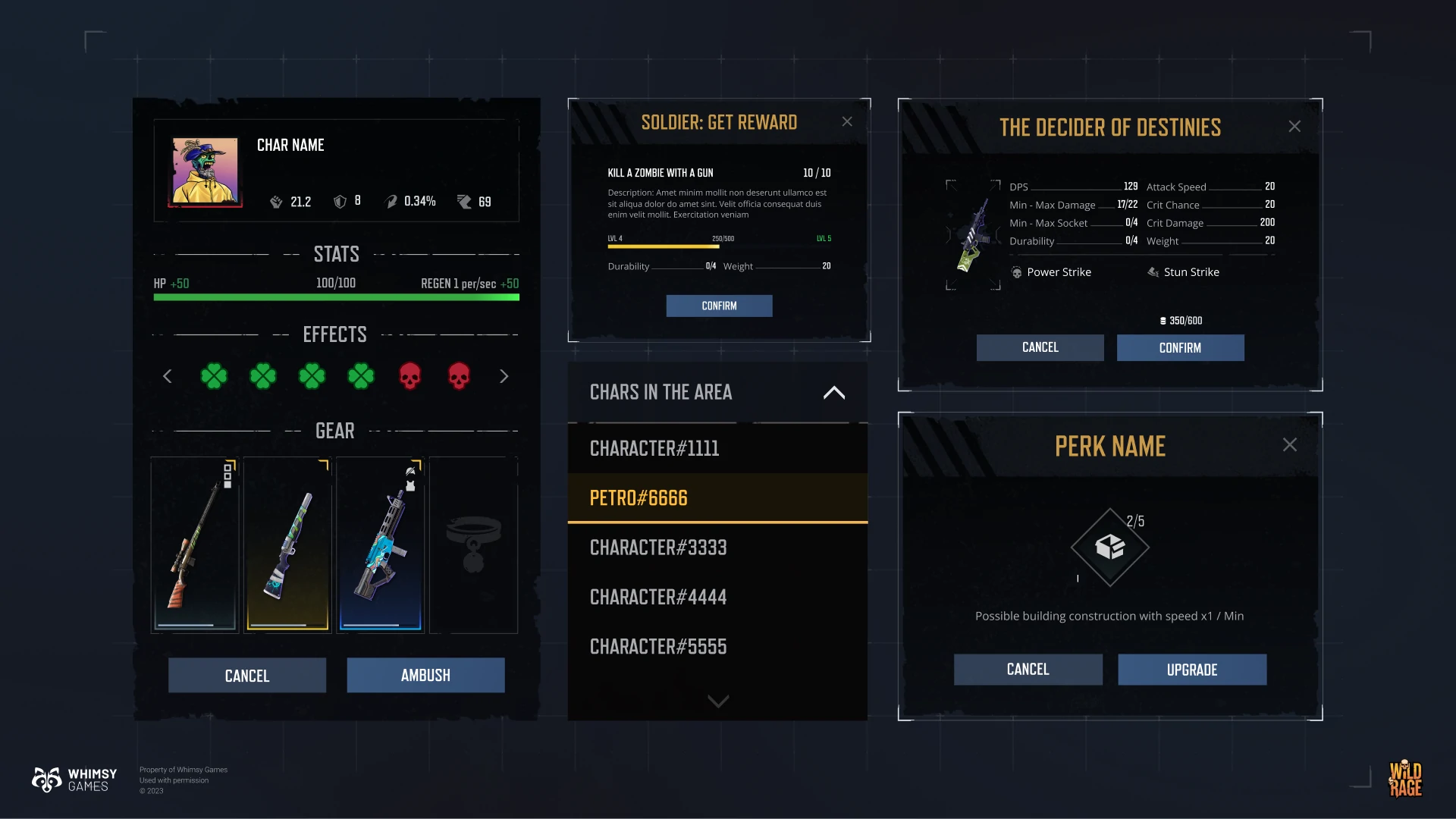Click the Ambush button
The width and height of the screenshot is (1456, 819).
tap(425, 675)
